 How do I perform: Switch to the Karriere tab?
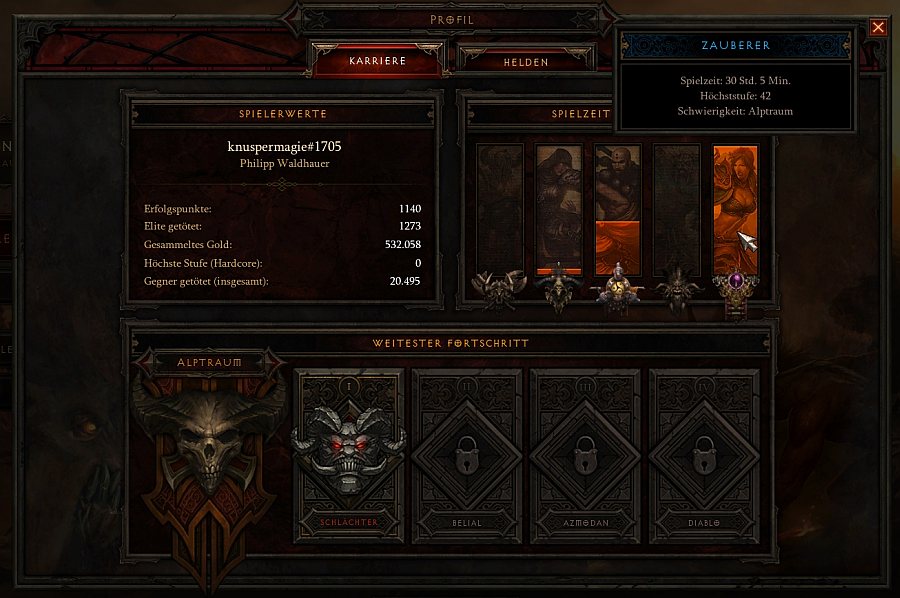tap(376, 61)
